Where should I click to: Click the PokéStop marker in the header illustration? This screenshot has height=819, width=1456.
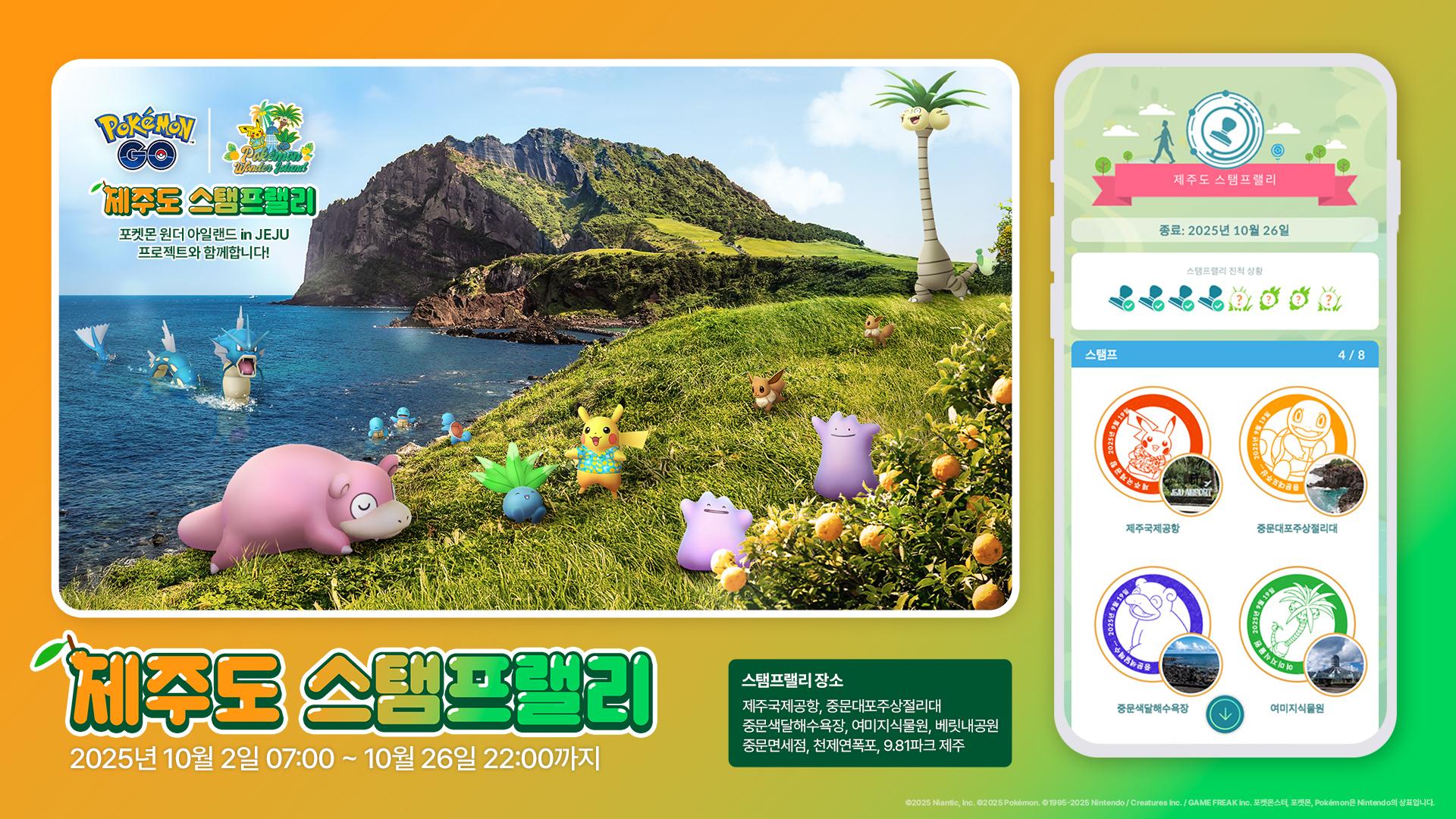[x=1278, y=150]
